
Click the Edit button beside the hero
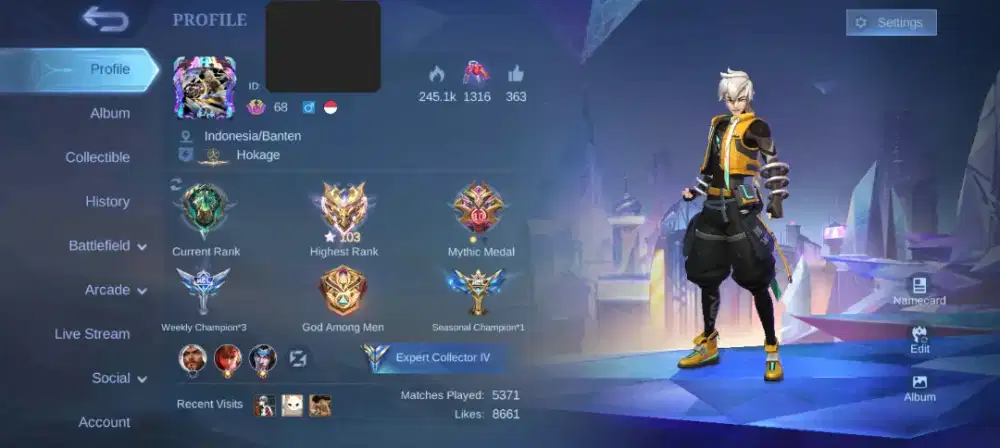coord(919,338)
